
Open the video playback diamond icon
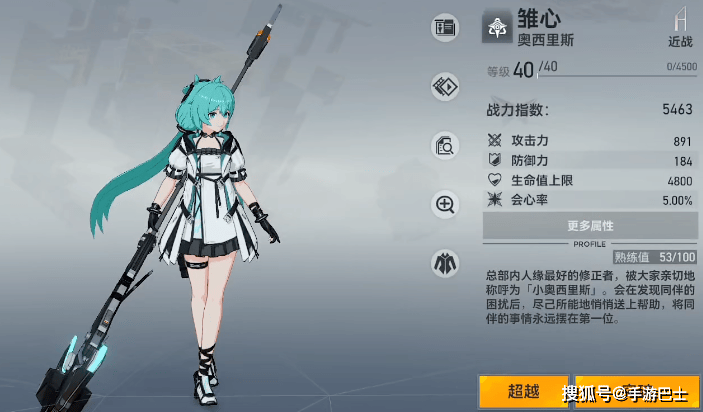(x=444, y=87)
